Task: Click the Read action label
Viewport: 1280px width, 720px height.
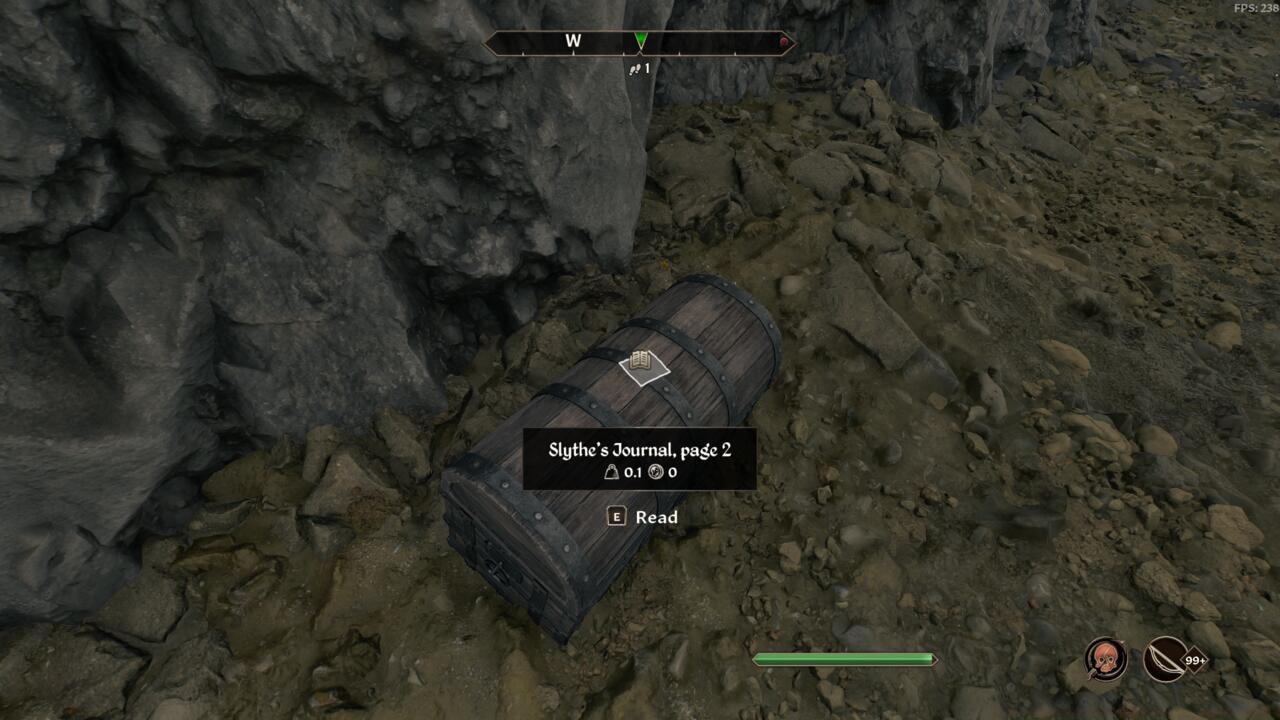Action: tap(655, 517)
